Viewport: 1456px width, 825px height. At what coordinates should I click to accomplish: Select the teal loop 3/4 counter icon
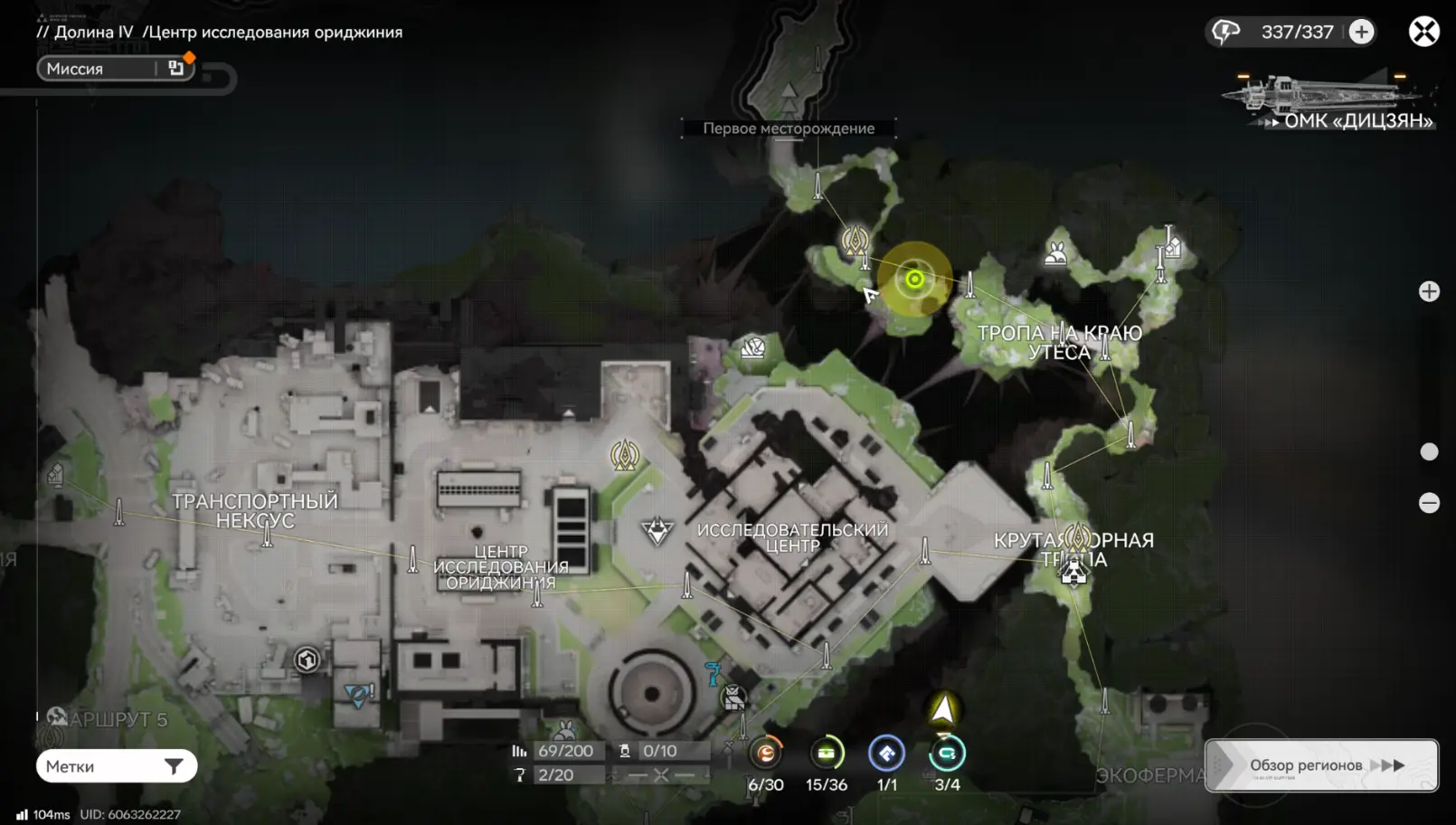click(x=947, y=753)
